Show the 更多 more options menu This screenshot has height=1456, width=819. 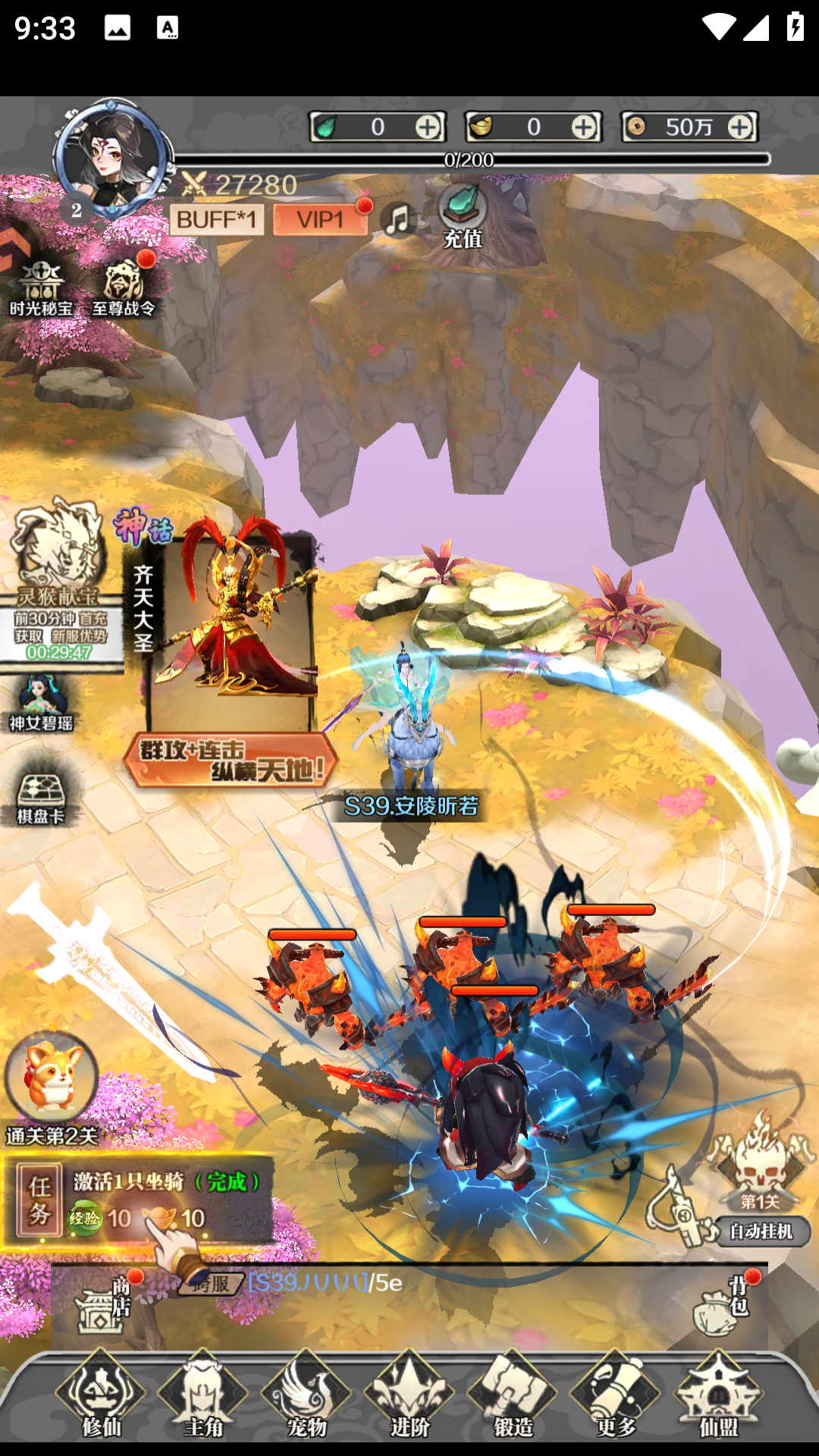pyautogui.click(x=616, y=1395)
